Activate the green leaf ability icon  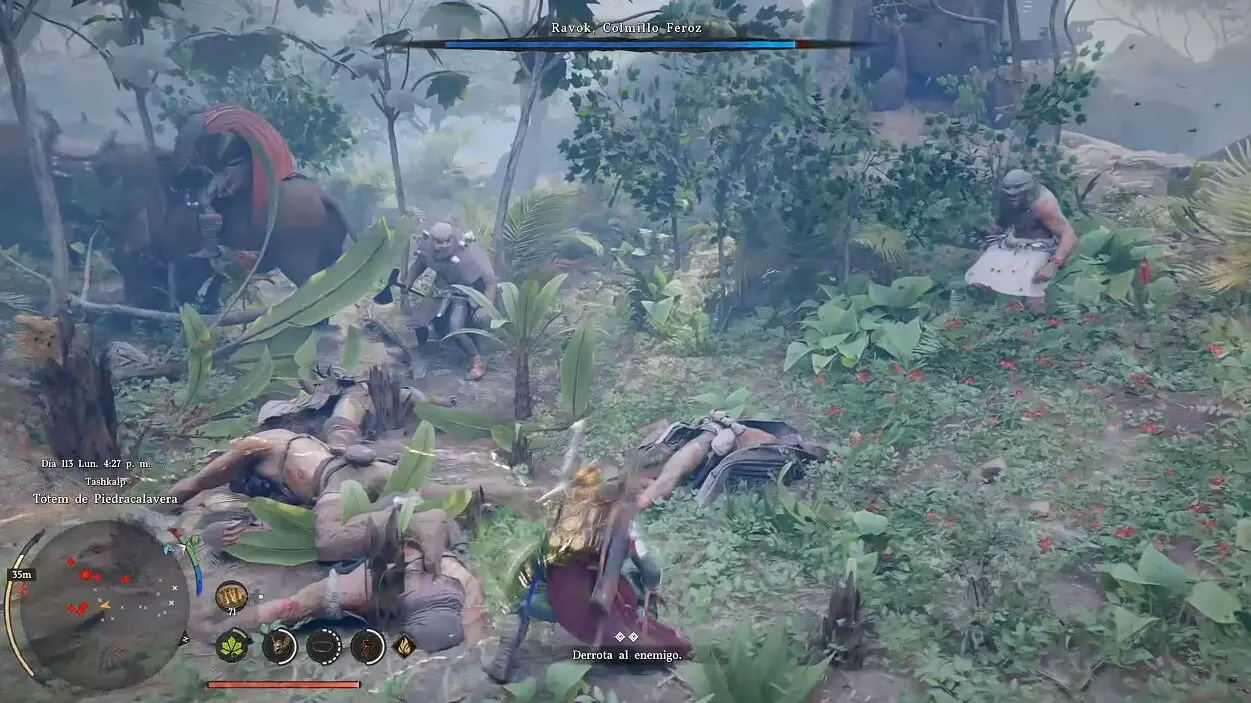[233, 646]
